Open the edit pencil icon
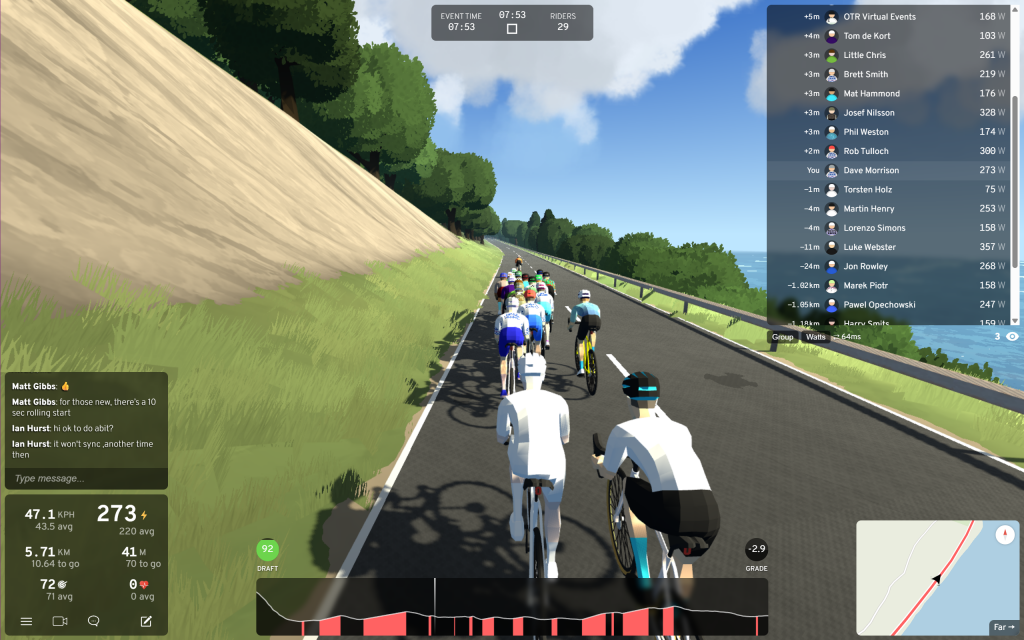Viewport: 1024px width, 640px height. coord(146,621)
